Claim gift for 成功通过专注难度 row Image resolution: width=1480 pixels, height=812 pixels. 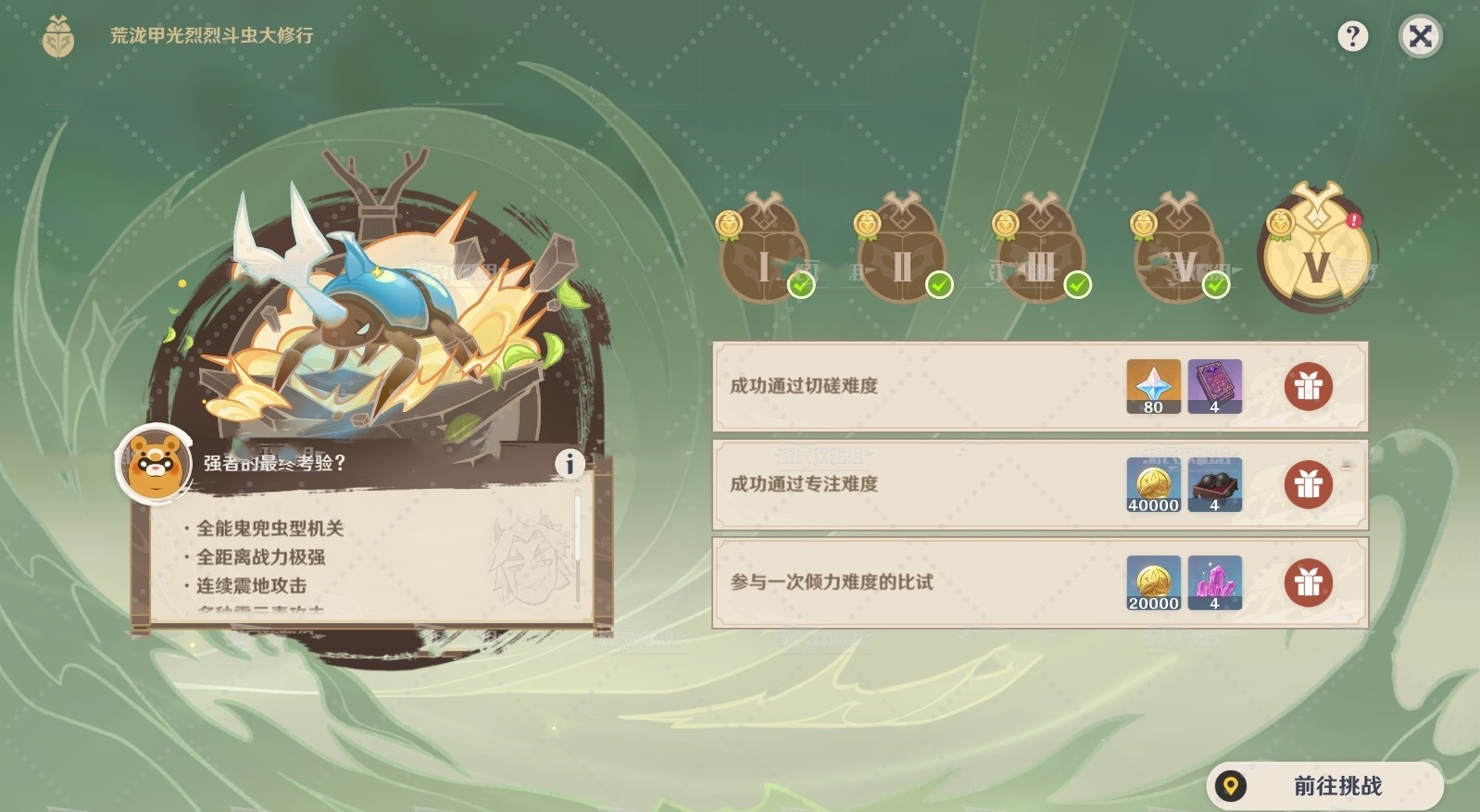[x=1309, y=484]
